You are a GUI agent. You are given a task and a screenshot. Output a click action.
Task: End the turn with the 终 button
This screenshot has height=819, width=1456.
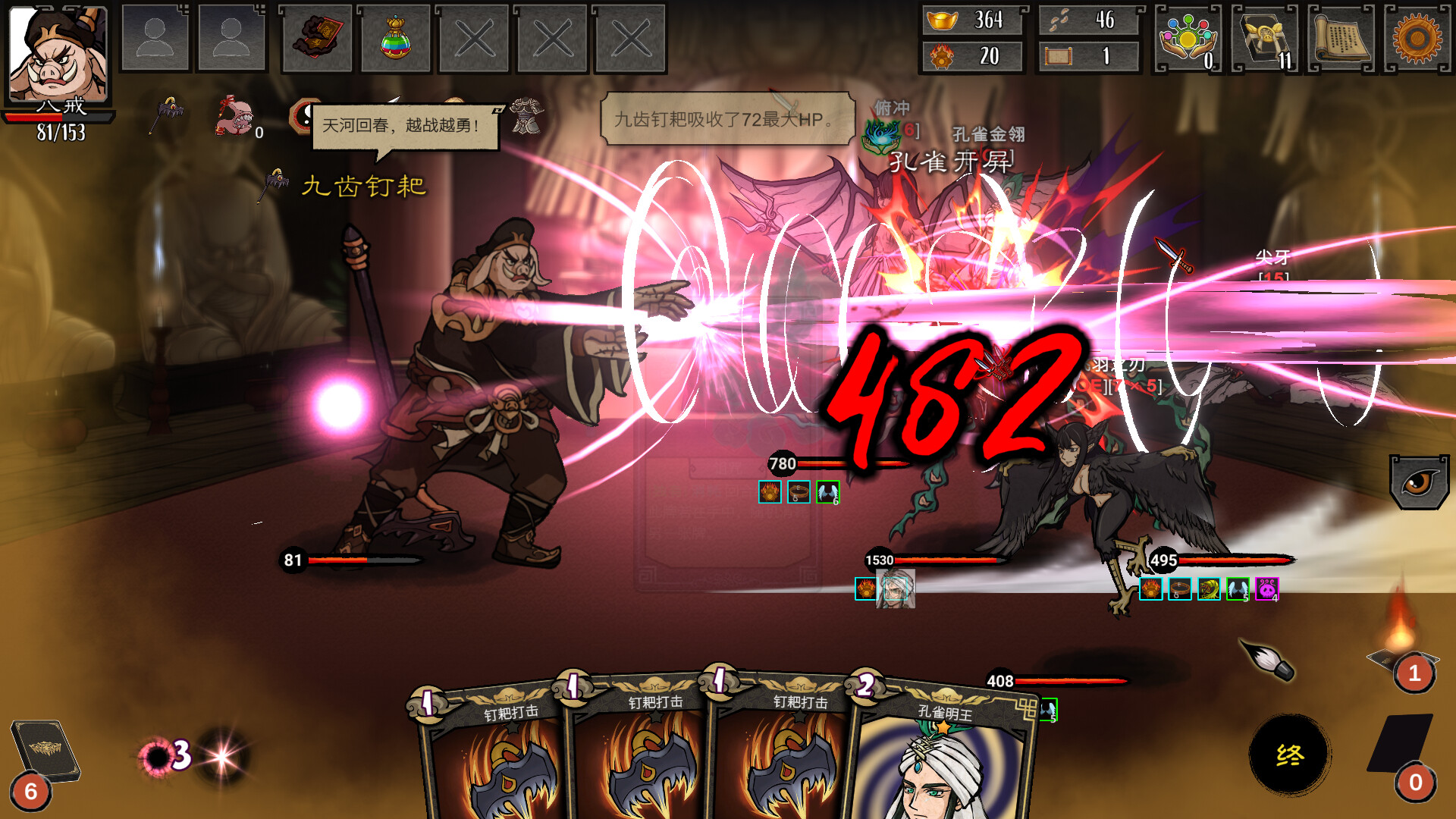(x=1289, y=755)
